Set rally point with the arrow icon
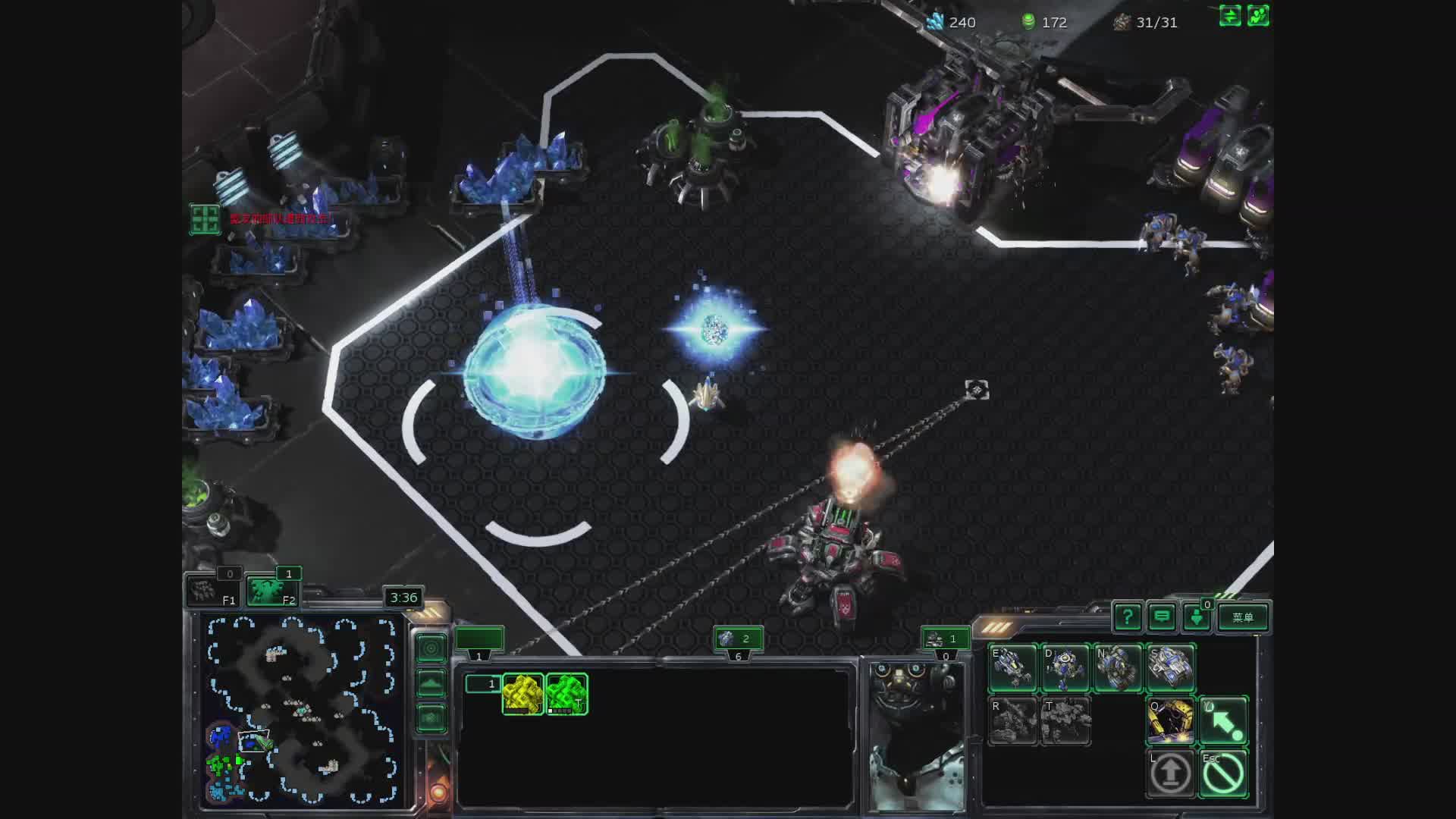Image resolution: width=1456 pixels, height=819 pixels. point(1223,721)
